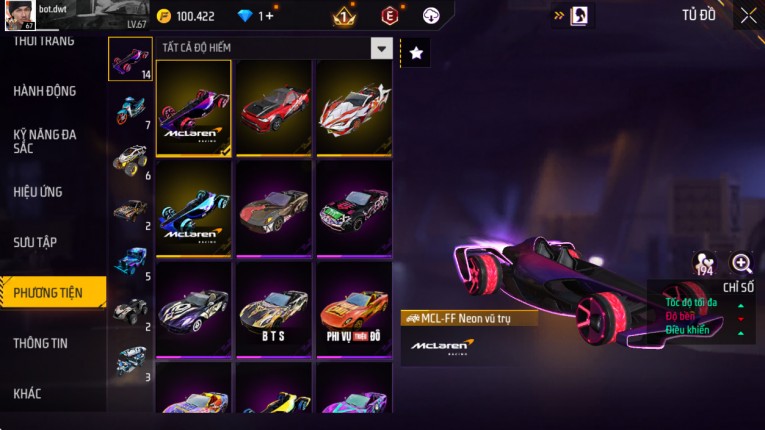Viewport: 765px width, 430px height.
Task: Switch to Kỹ Năng Đa Sắc tab
Action: tap(45, 141)
